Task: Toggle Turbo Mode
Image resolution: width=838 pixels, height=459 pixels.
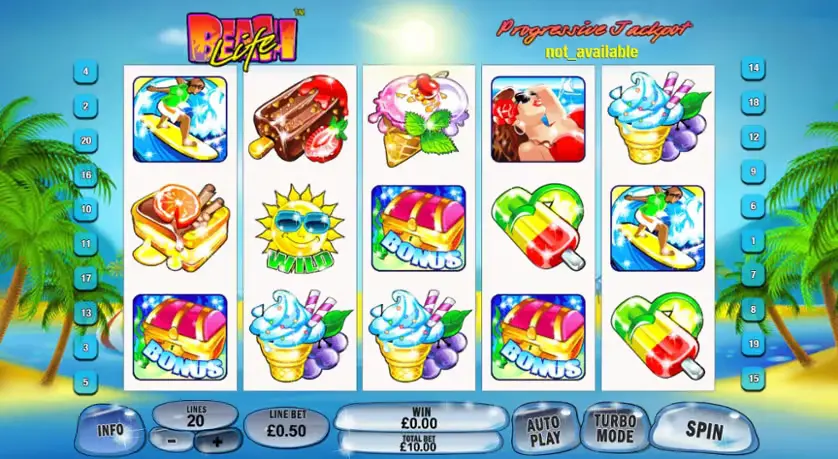Action: click(x=614, y=429)
